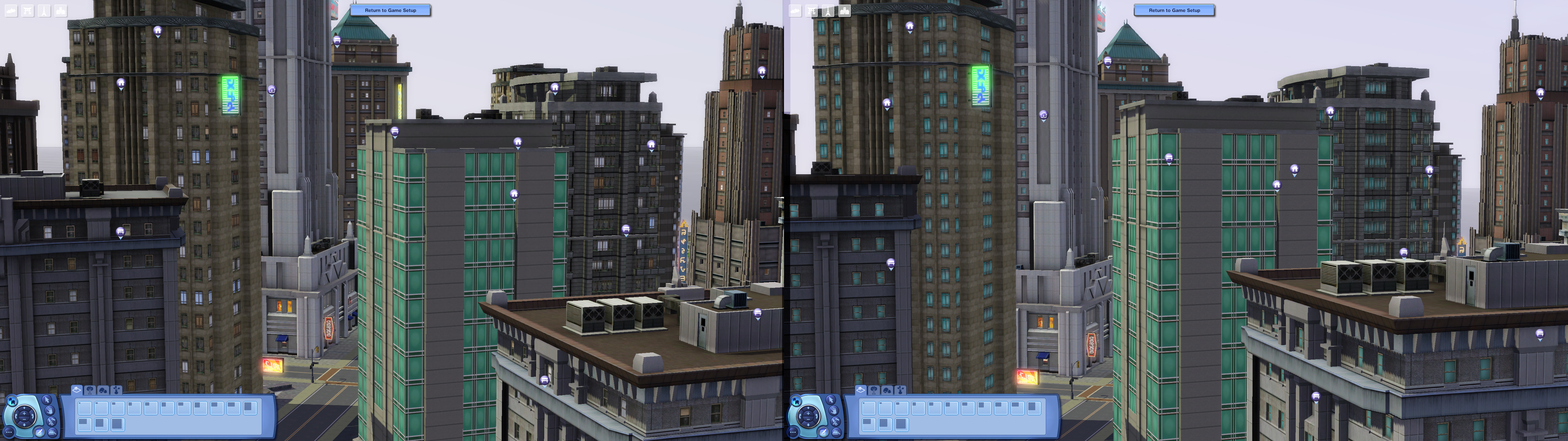Toggle the building landmark icon in the top-left toolbar
Image resolution: width=1568 pixels, height=441 pixels.
click(60, 11)
